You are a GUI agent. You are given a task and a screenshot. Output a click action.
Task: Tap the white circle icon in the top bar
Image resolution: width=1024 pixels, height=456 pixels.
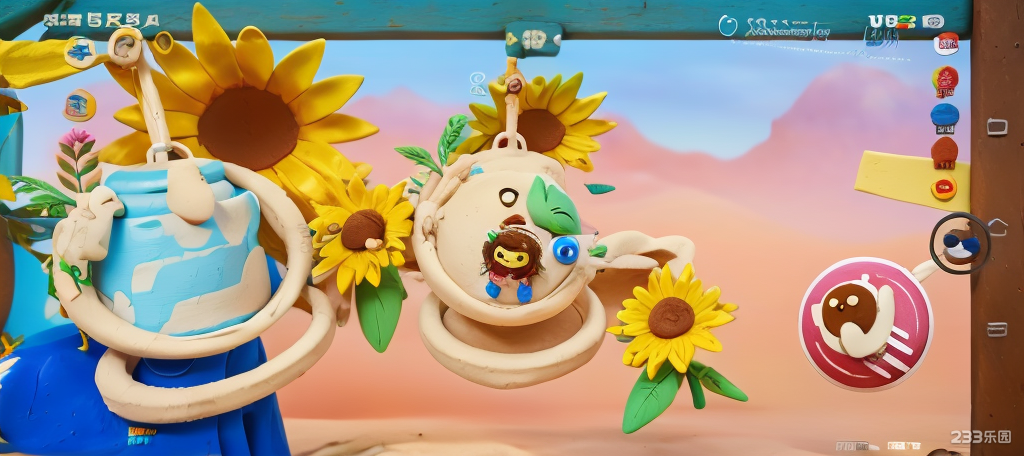click(728, 26)
